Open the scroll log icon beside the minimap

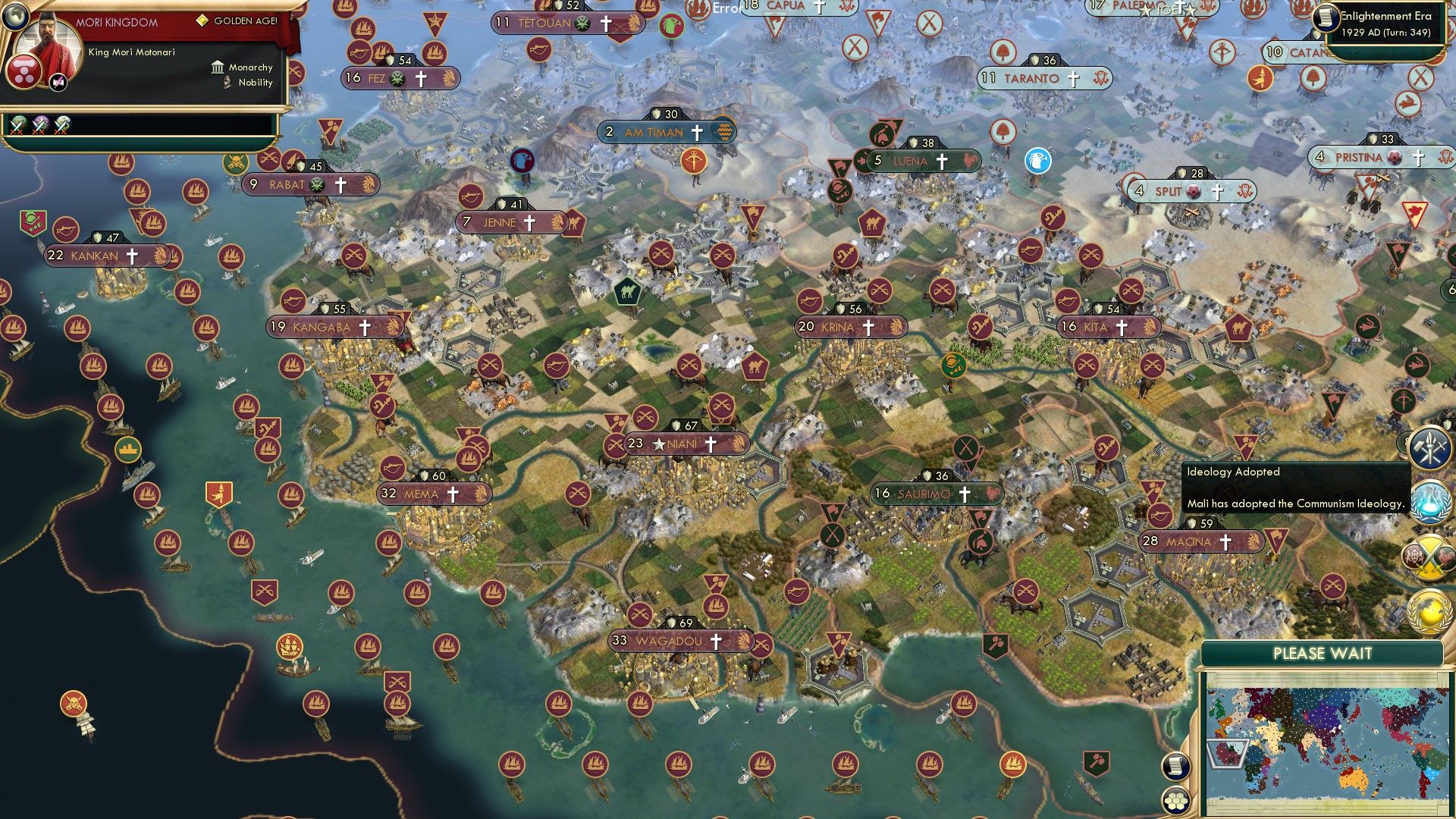(x=1177, y=767)
